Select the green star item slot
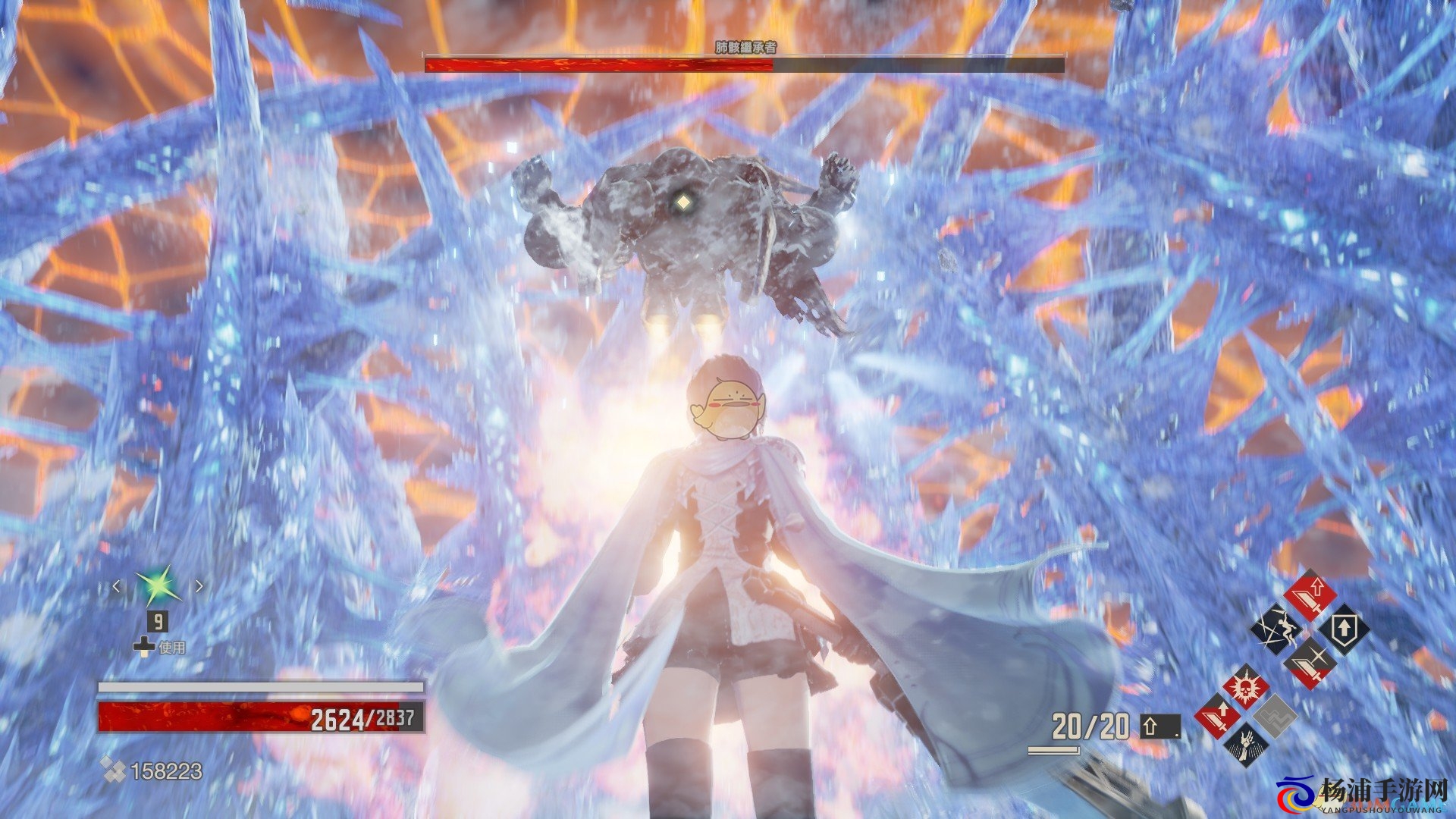Screen dimensions: 1456x819 pyautogui.click(x=158, y=587)
